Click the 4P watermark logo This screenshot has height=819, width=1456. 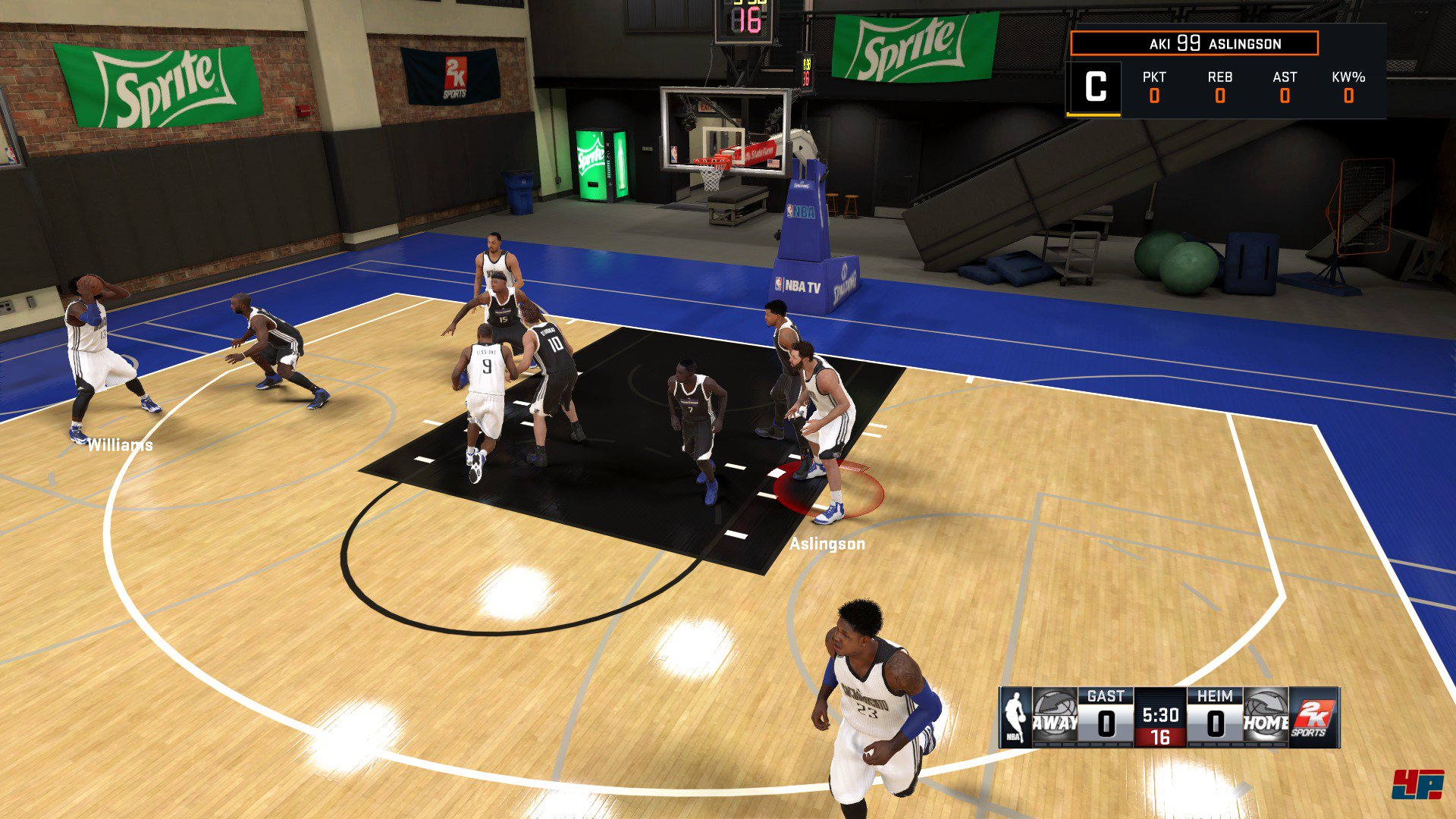1417,785
